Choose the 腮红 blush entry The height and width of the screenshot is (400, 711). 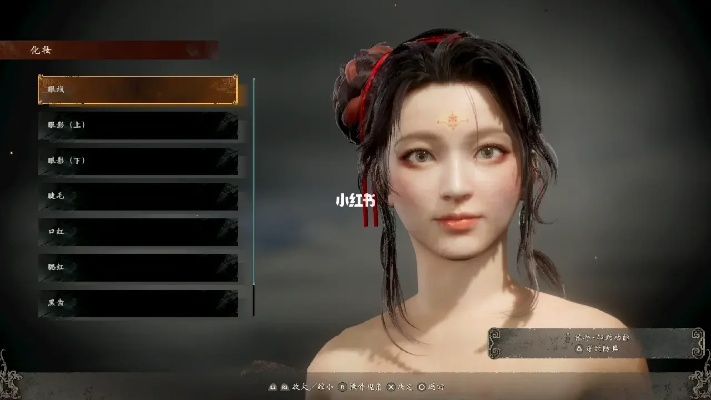point(138,266)
